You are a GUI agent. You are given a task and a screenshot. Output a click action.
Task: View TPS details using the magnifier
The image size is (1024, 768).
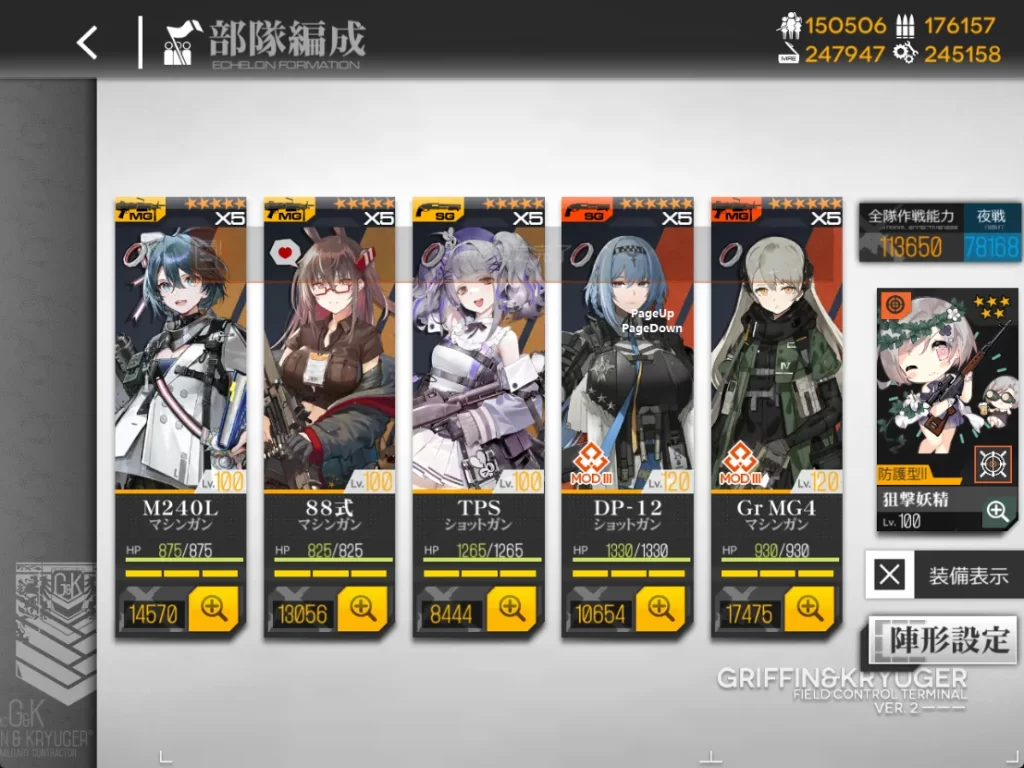tap(511, 608)
